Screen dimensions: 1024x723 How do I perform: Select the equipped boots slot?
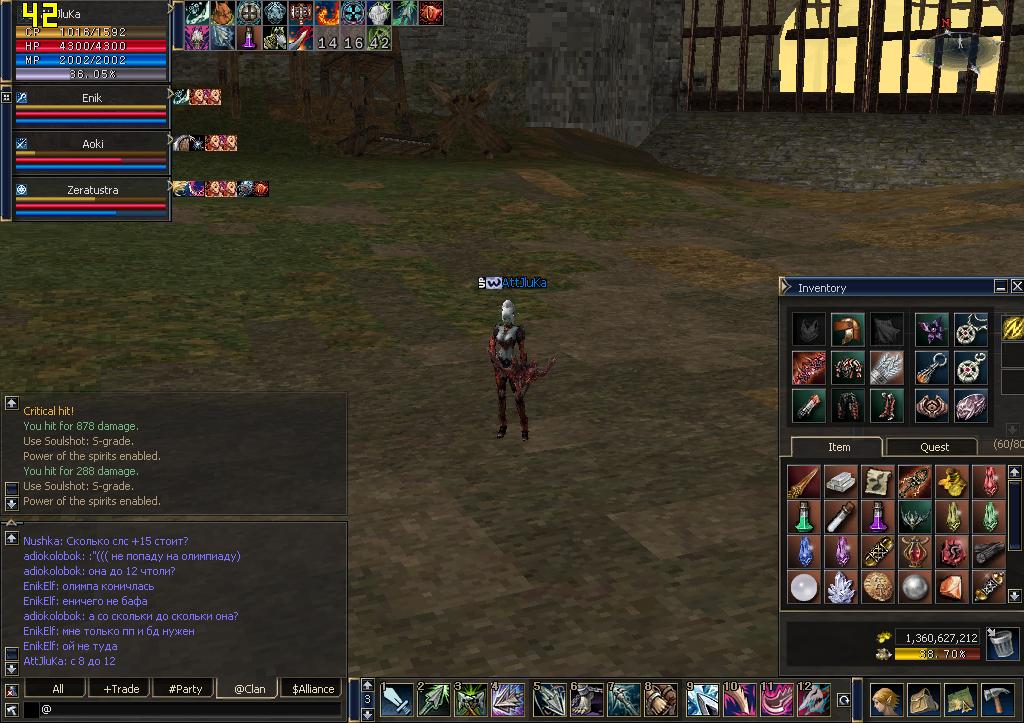click(x=885, y=405)
